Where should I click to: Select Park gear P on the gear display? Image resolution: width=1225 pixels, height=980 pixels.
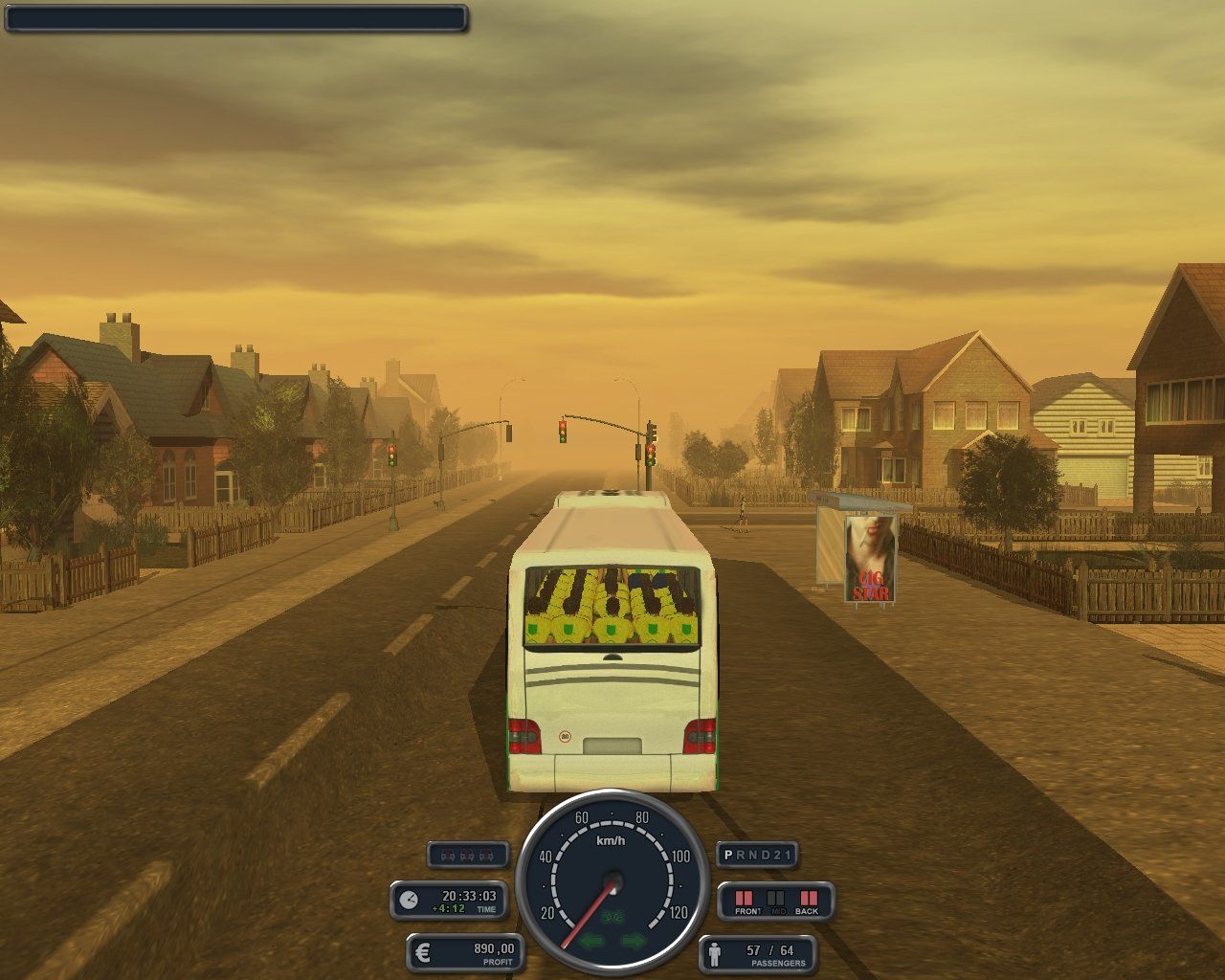point(726,853)
